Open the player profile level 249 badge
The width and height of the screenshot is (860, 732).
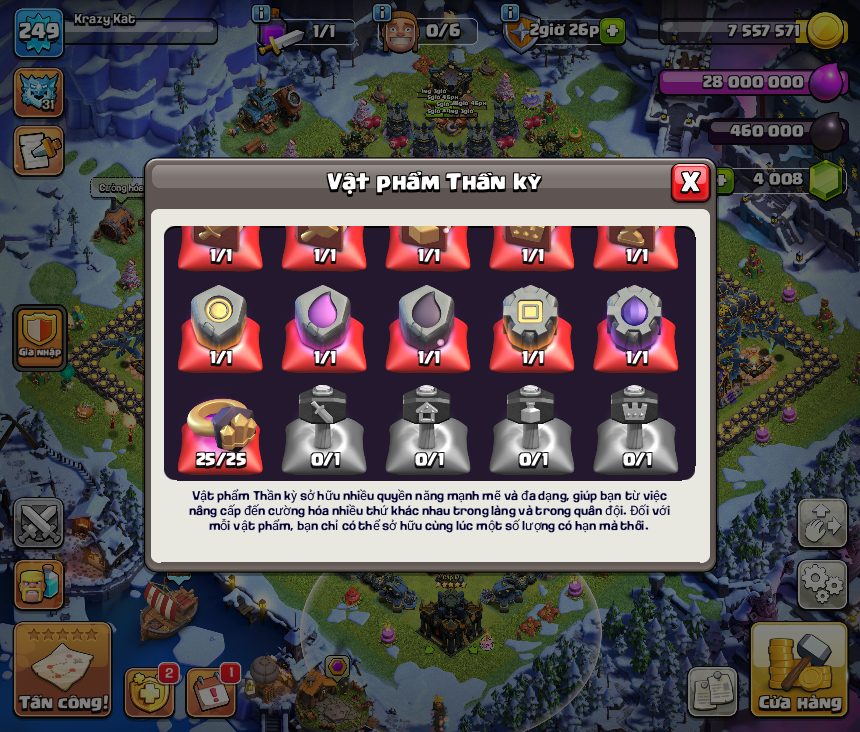(38, 33)
